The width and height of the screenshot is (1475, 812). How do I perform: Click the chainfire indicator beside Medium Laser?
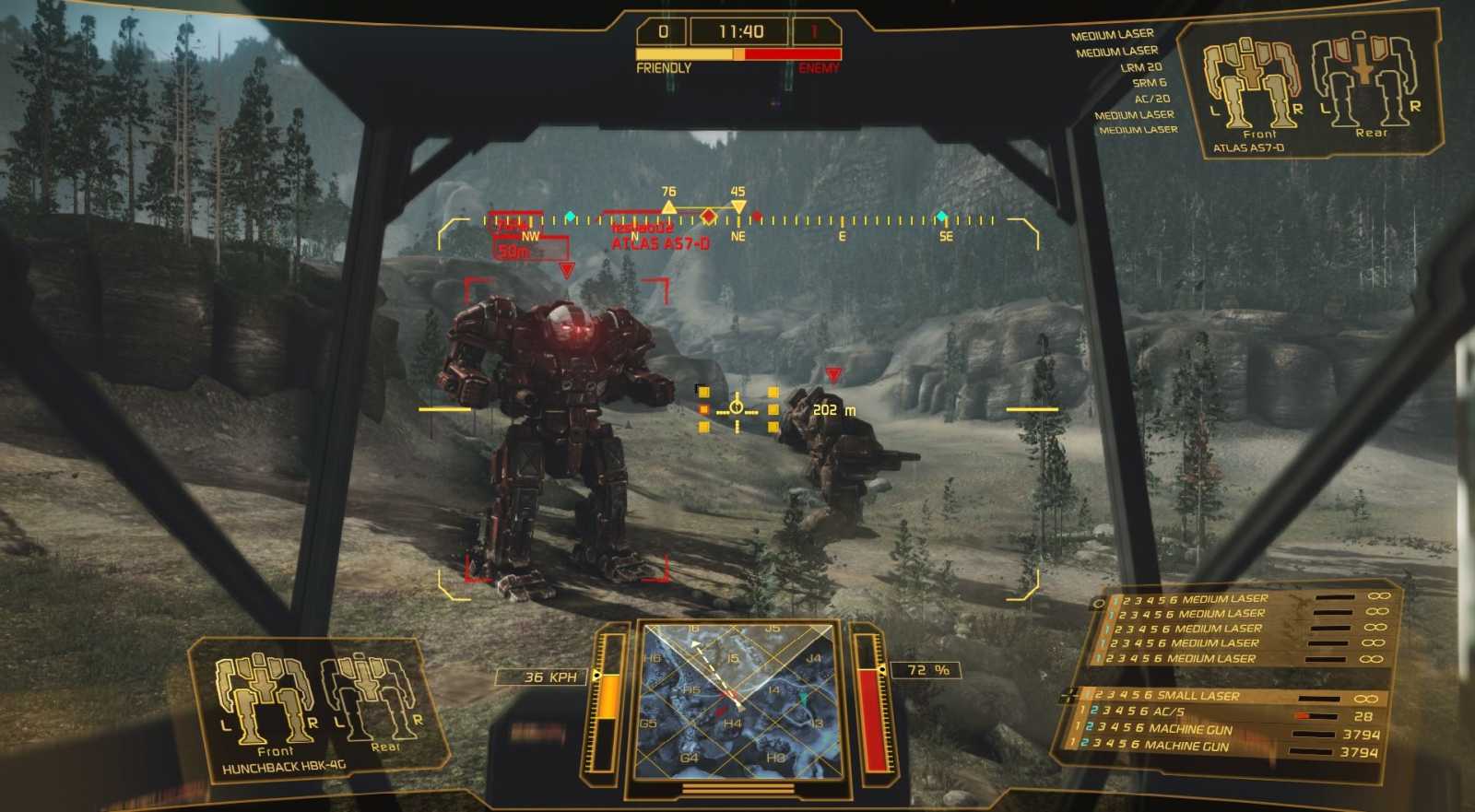(1099, 604)
